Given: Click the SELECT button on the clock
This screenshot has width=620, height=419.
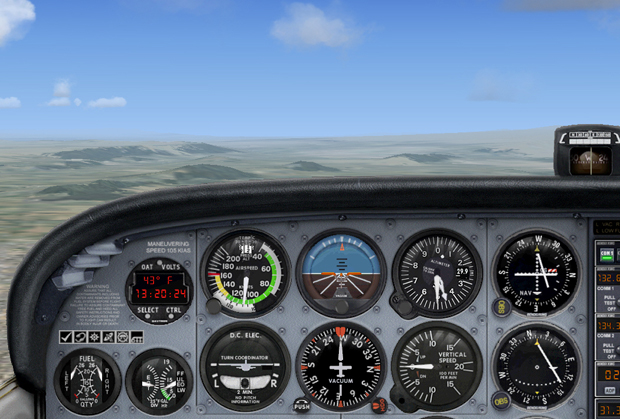Looking at the screenshot, I should point(147,311).
